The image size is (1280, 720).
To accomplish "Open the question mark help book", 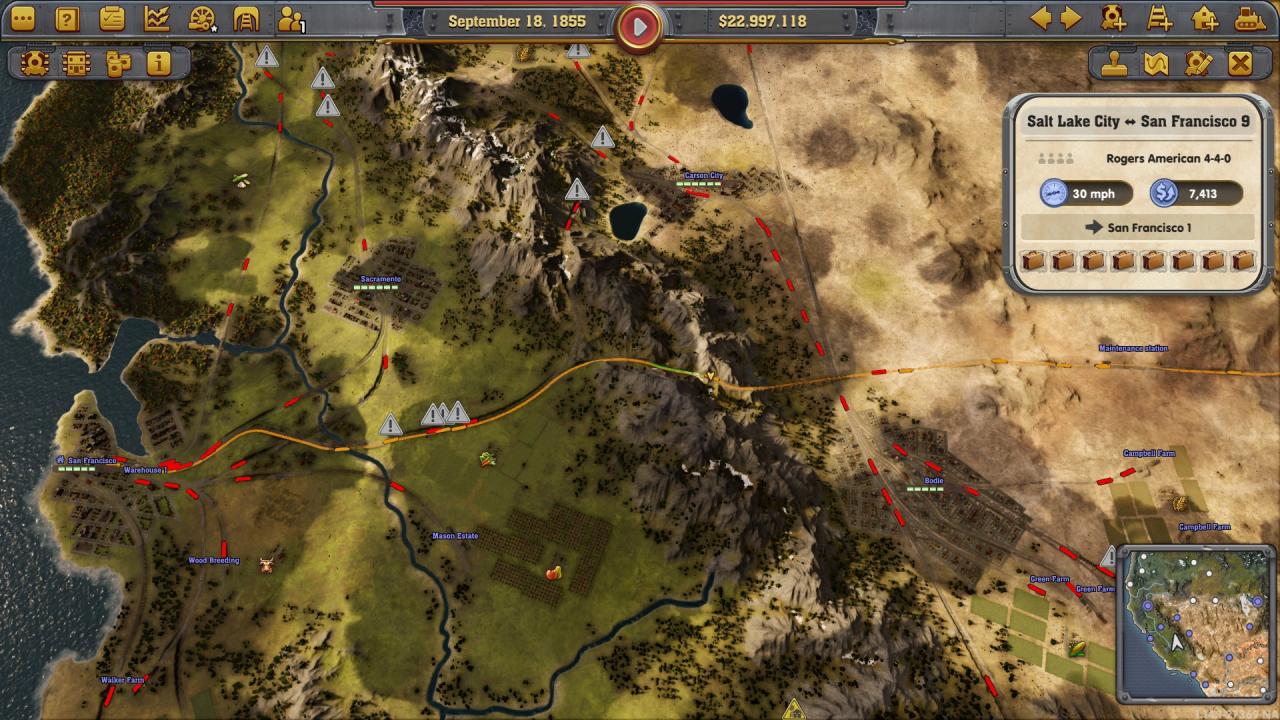I will tap(67, 19).
